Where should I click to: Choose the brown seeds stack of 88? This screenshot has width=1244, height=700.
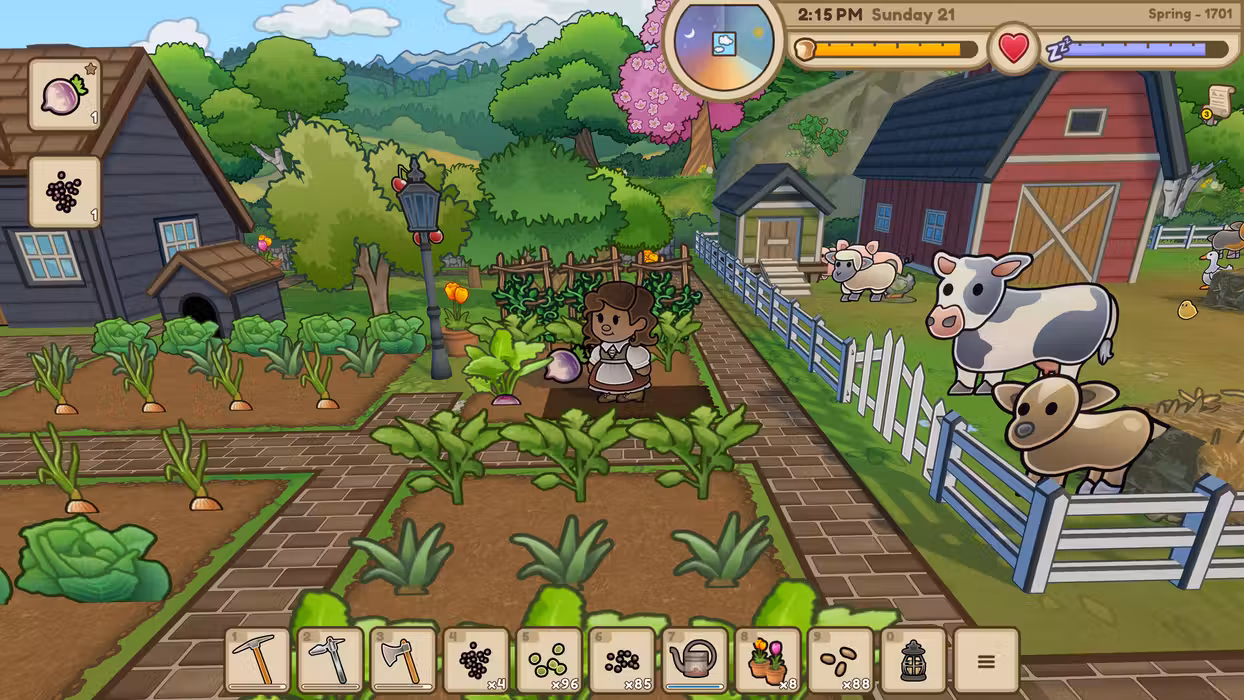pyautogui.click(x=841, y=660)
